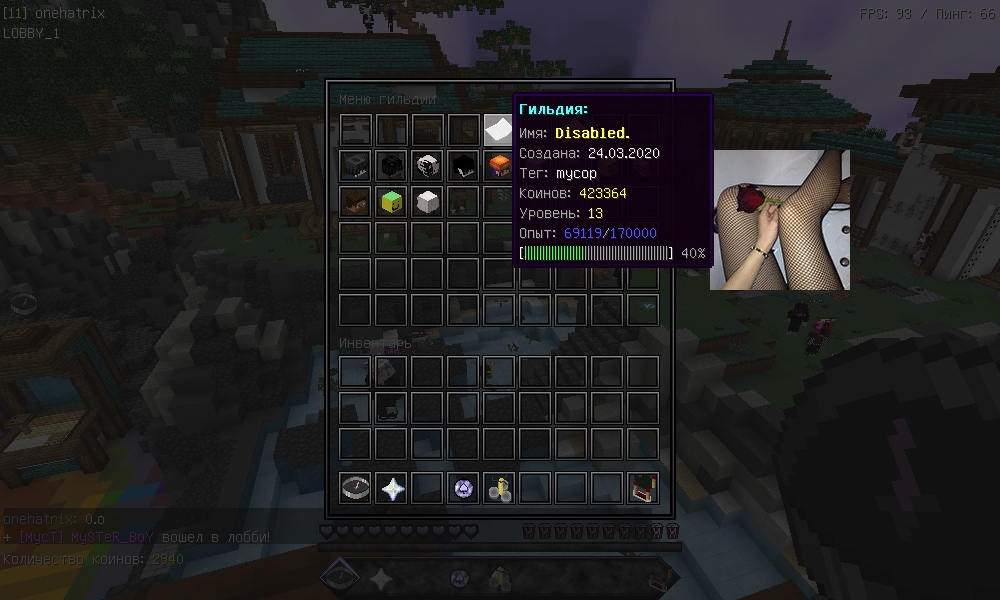
Task: Choose the purple spade orb hotbar item
Action: (x=463, y=488)
